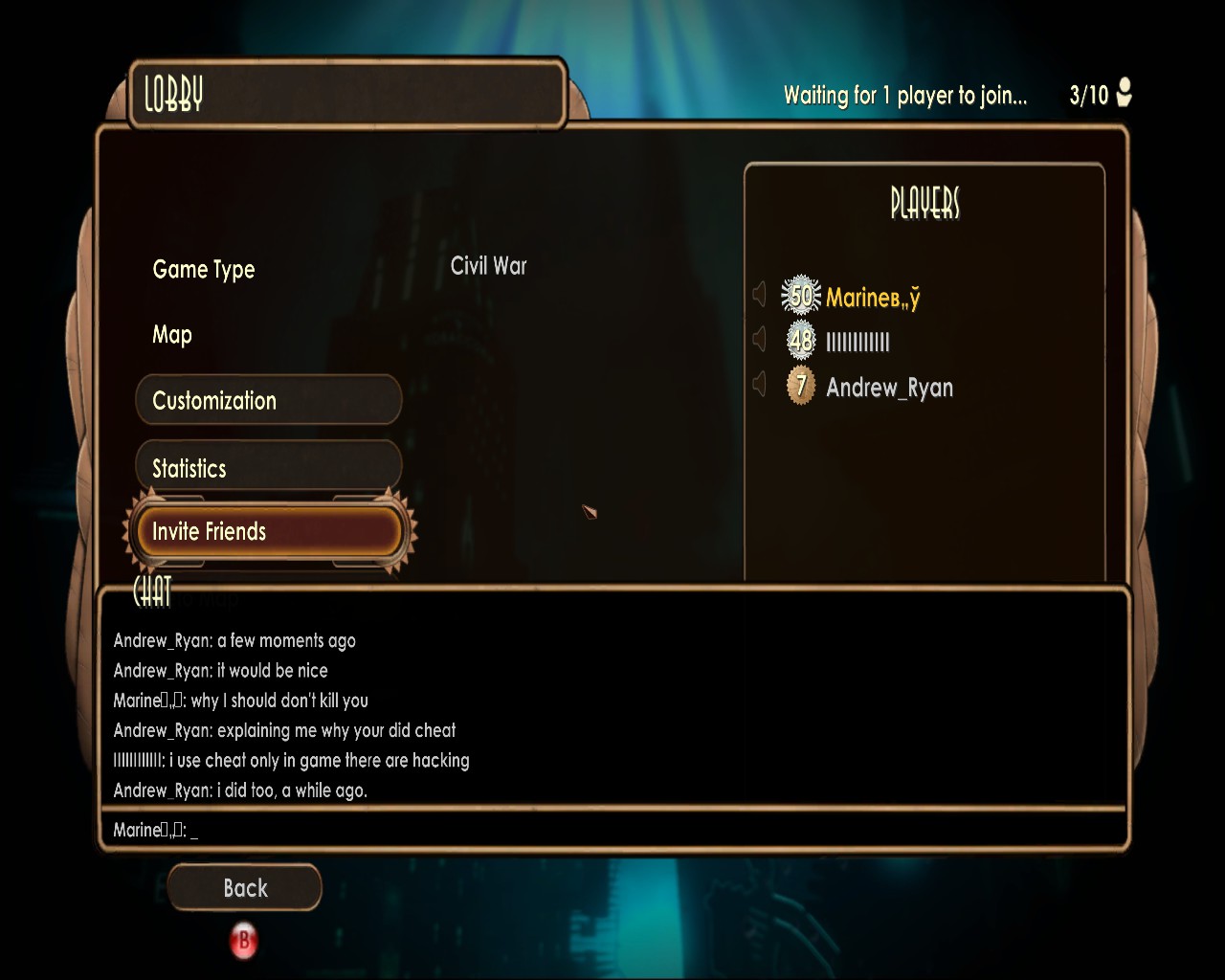Click the cursor arrow pointer graphic
The width and height of the screenshot is (1225, 980).
click(x=590, y=512)
